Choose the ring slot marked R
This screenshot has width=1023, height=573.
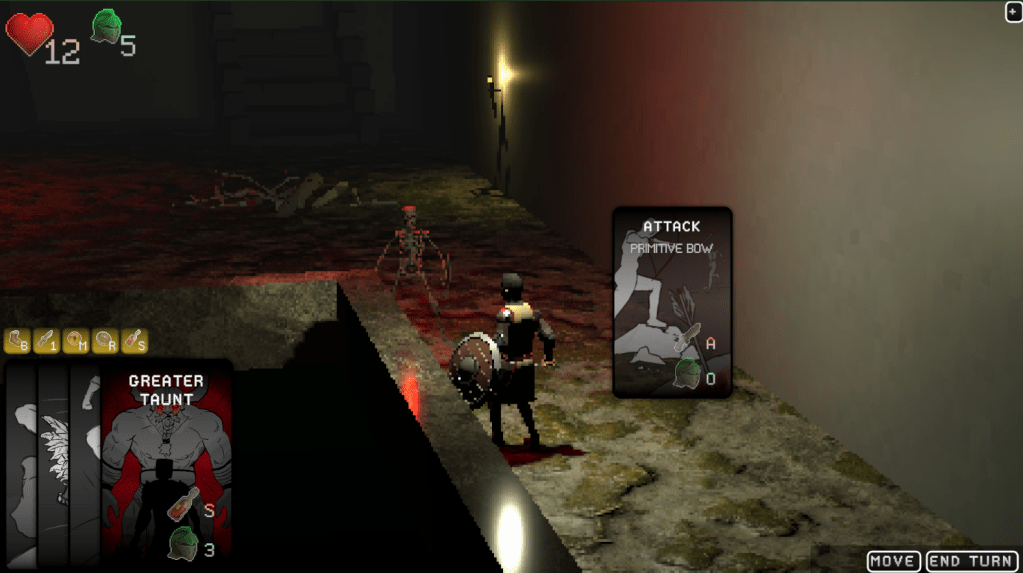pos(105,341)
